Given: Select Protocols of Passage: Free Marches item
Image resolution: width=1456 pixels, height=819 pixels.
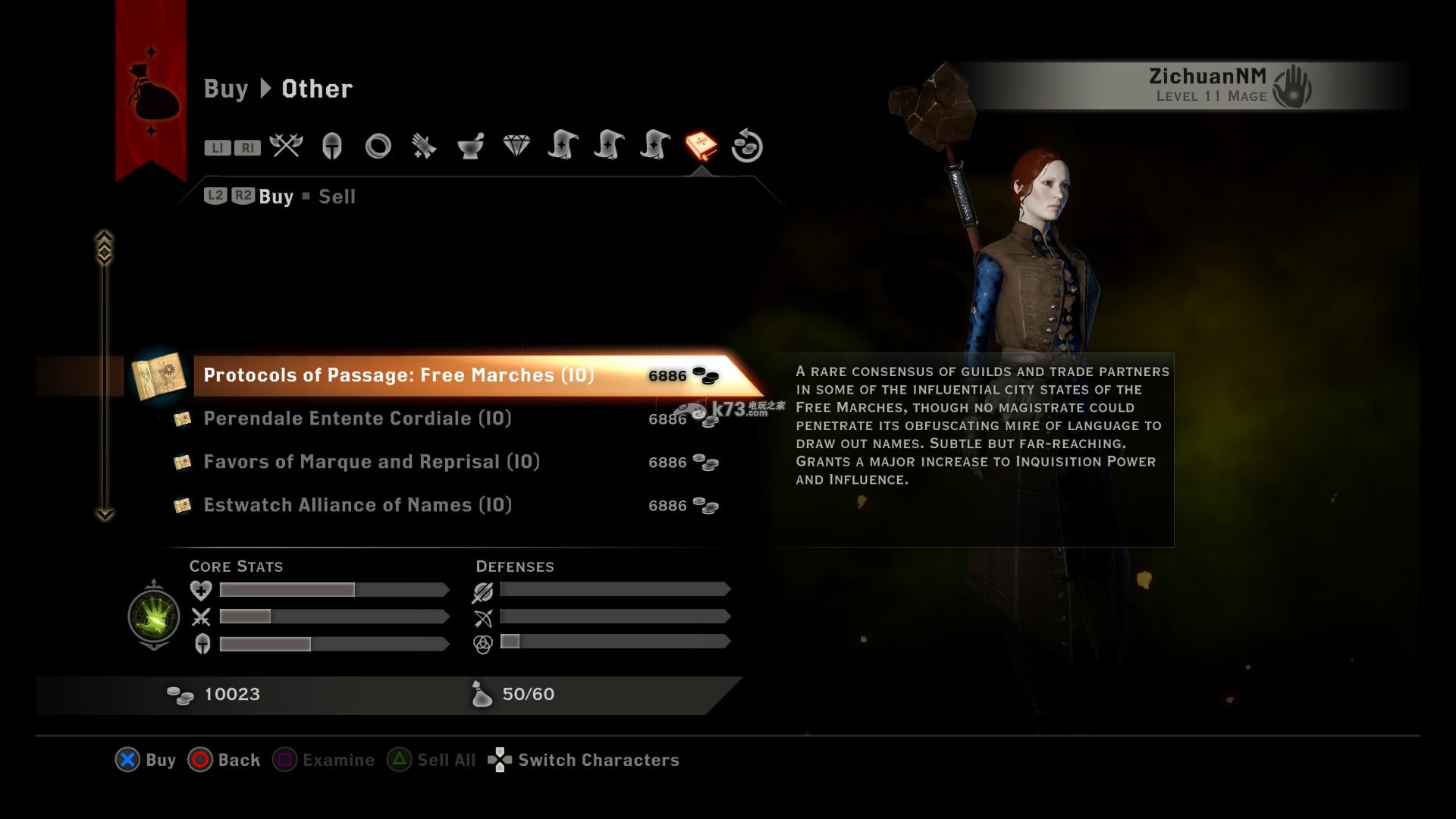Looking at the screenshot, I should click(x=398, y=375).
